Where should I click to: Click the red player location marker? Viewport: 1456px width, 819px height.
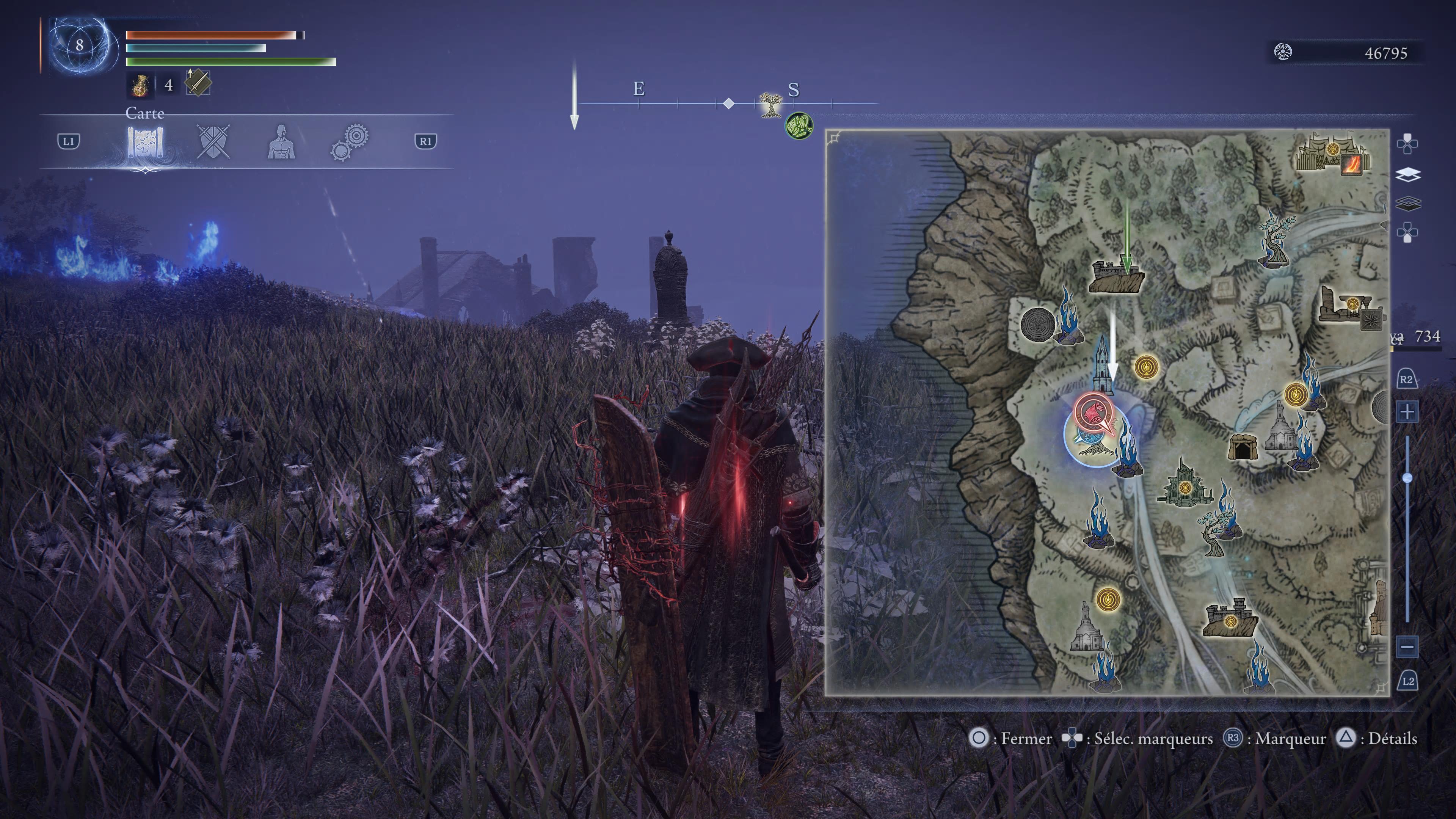tap(1093, 412)
